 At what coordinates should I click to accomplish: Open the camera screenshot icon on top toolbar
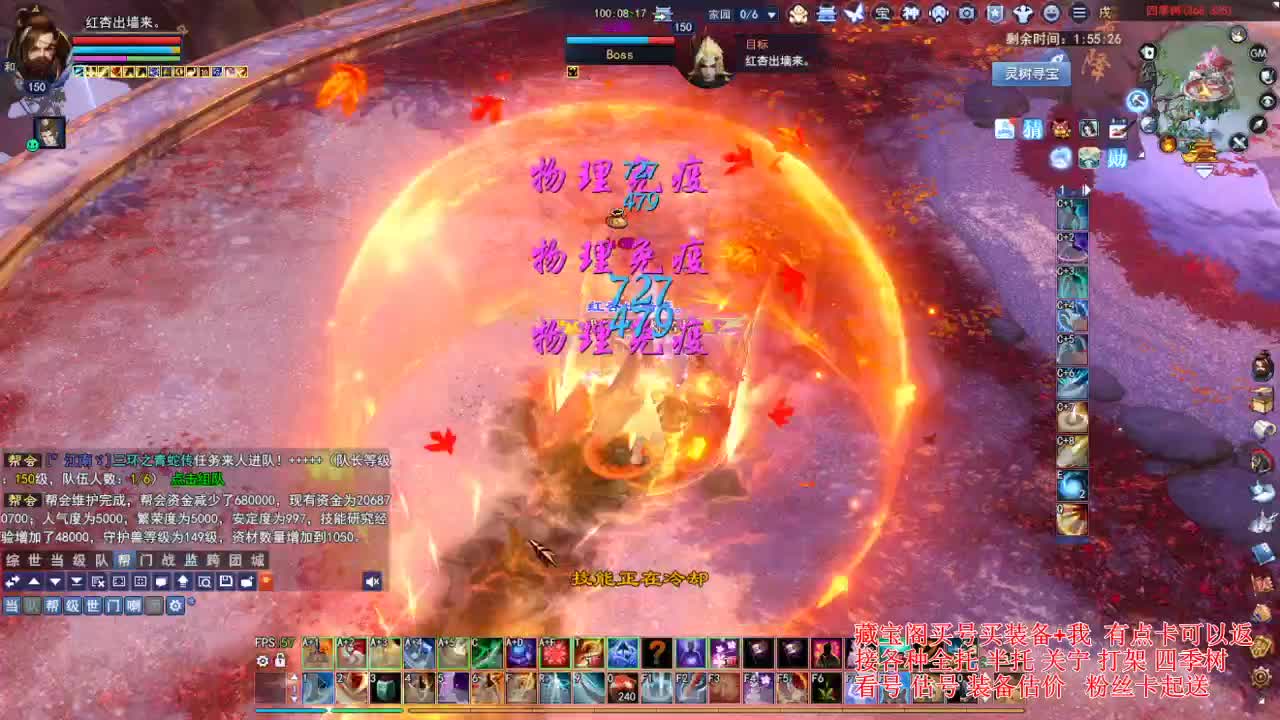click(967, 13)
